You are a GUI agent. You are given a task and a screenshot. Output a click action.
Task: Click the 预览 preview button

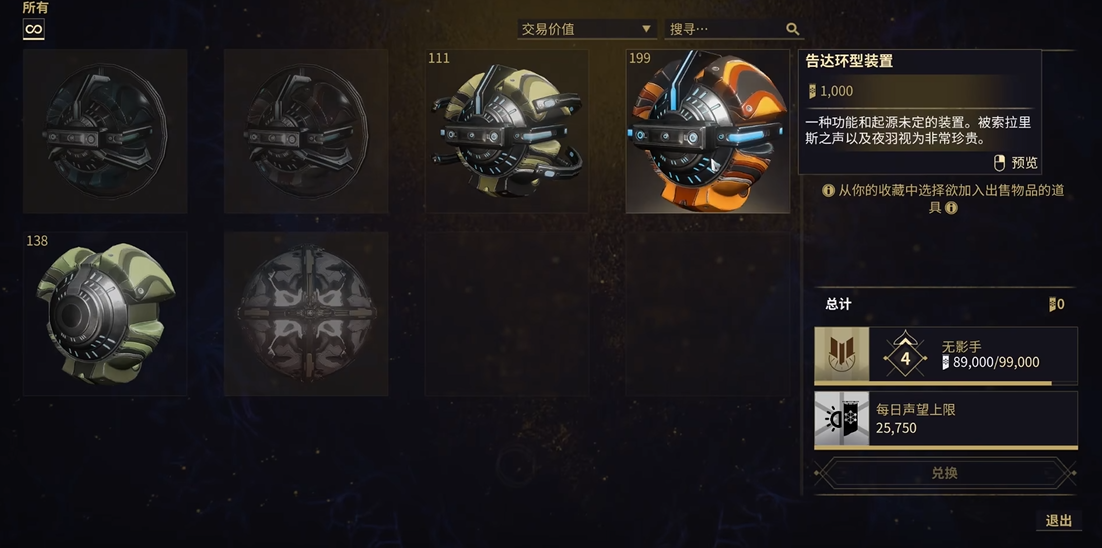(x=1016, y=162)
